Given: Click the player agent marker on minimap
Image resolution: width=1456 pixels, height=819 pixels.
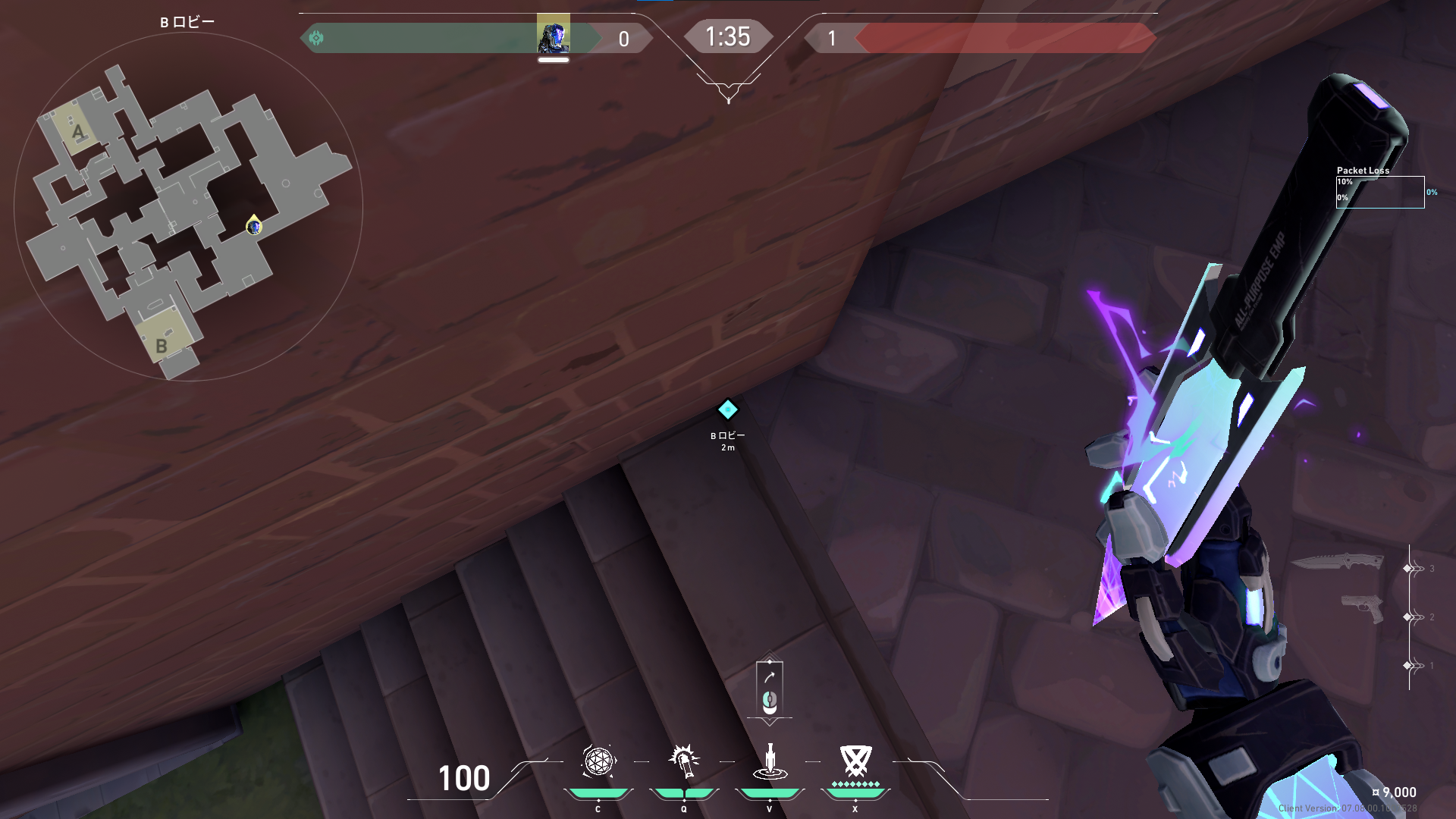Looking at the screenshot, I should point(254,226).
